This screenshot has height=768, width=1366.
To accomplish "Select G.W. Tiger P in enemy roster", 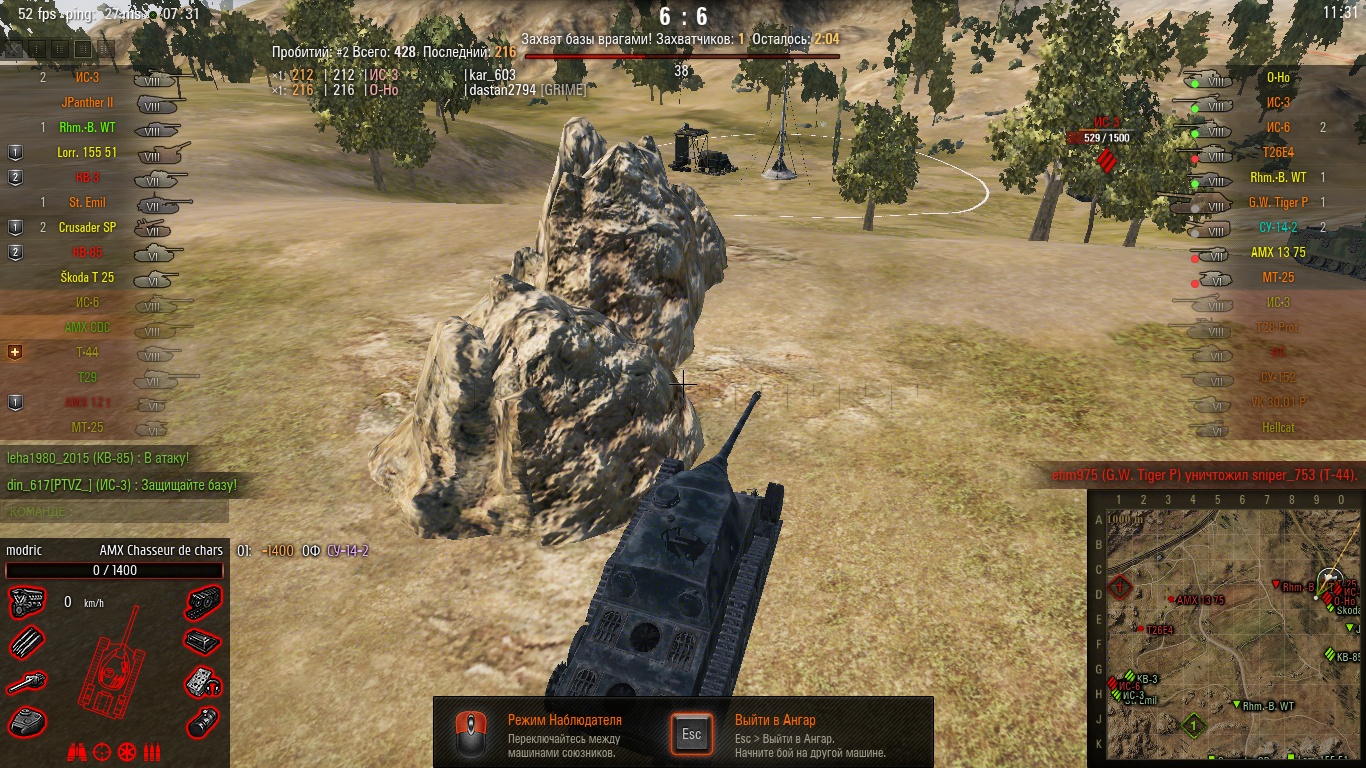I will (x=1277, y=203).
